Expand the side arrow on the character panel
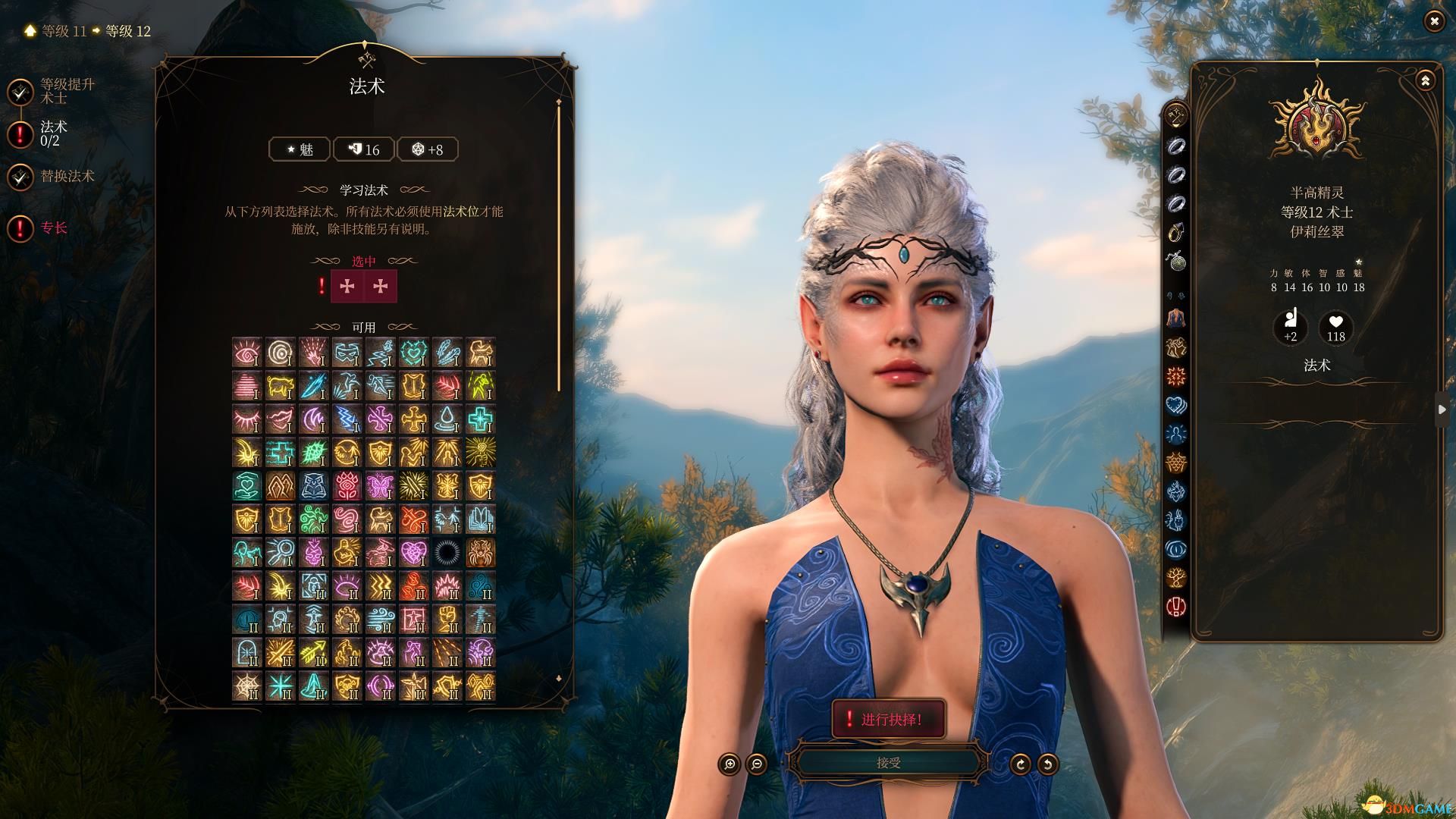 point(1442,409)
